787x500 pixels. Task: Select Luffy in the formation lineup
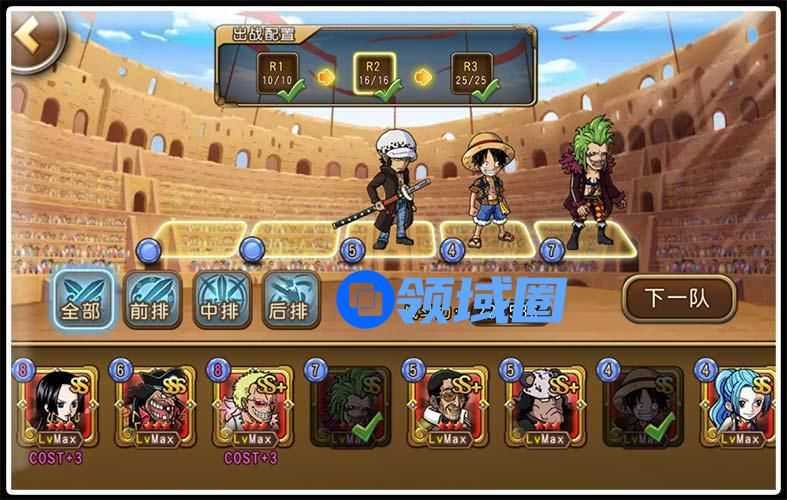[x=486, y=190]
